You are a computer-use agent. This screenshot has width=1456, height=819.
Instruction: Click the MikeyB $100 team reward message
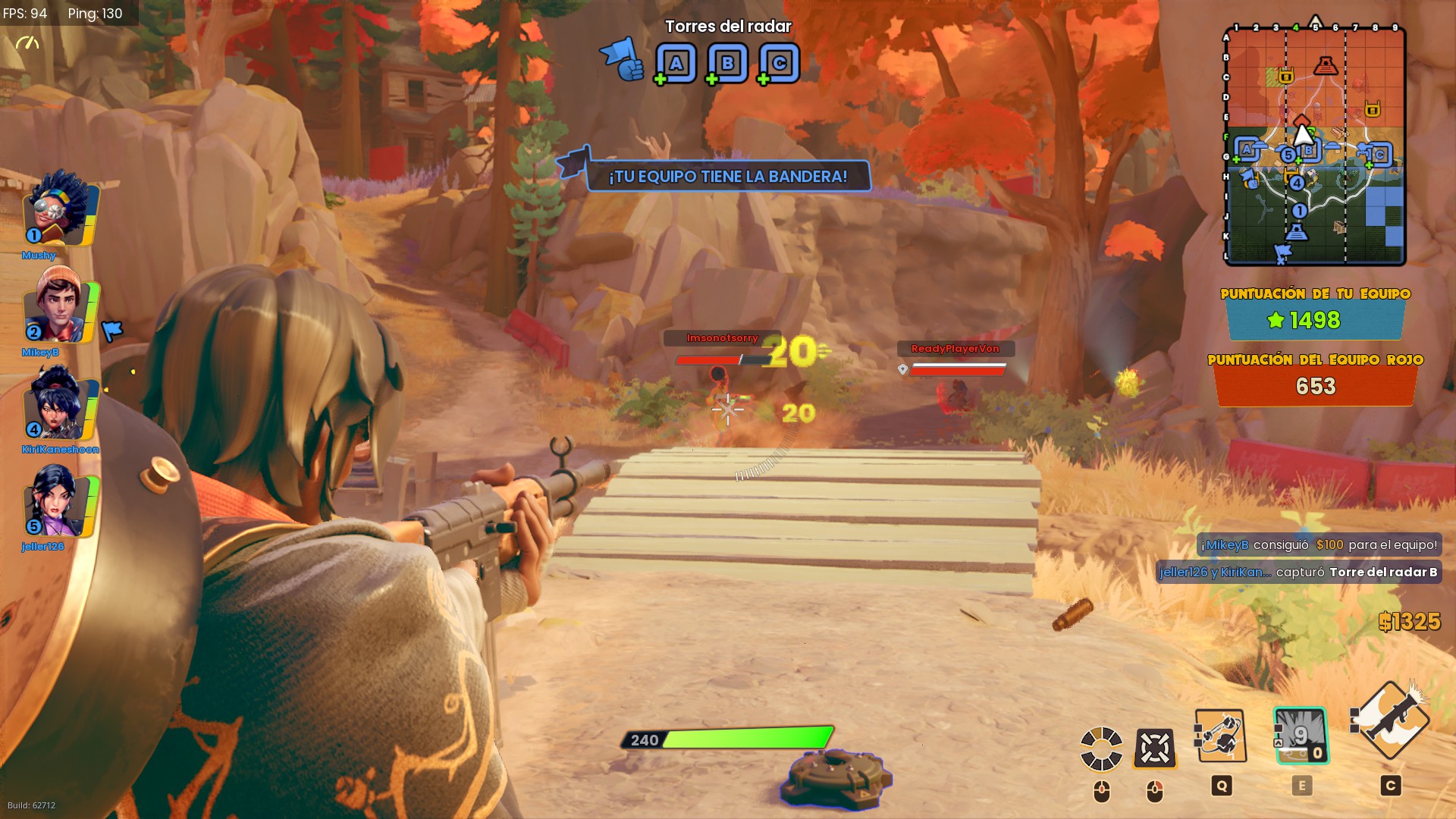click(x=1319, y=545)
